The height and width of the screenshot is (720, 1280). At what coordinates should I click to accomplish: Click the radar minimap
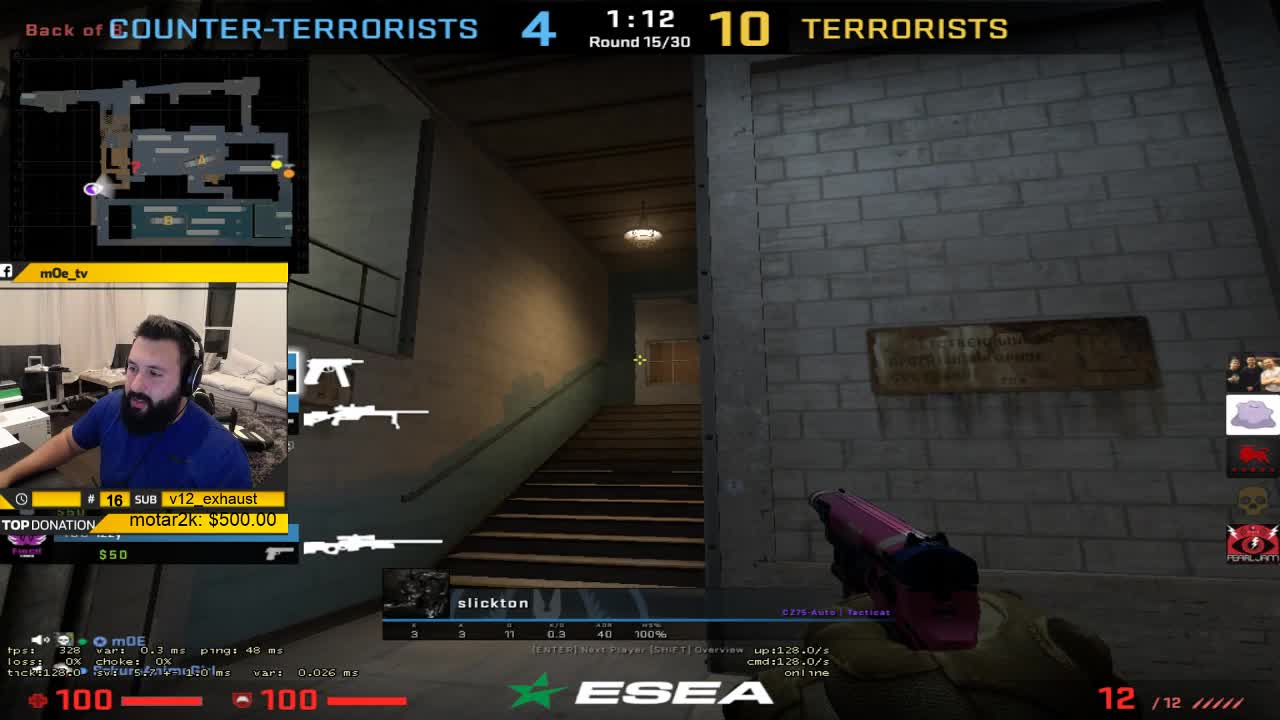coord(157,160)
